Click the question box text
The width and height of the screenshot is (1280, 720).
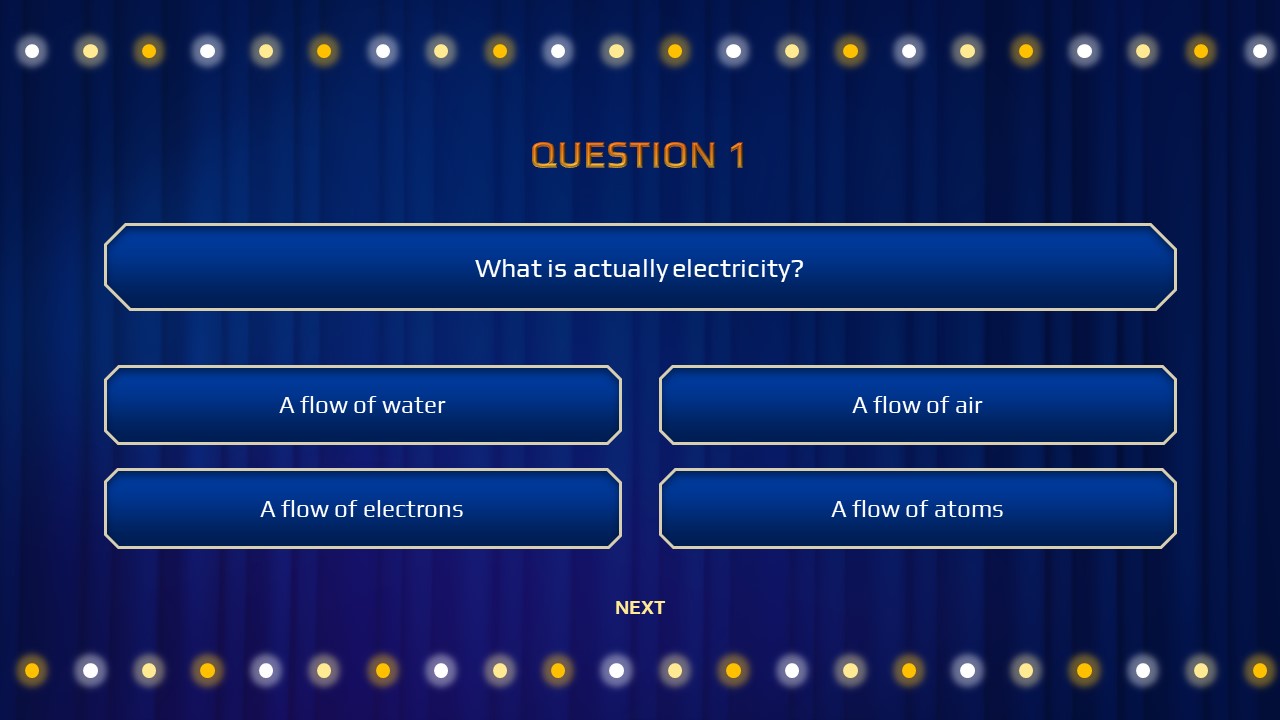coord(640,268)
